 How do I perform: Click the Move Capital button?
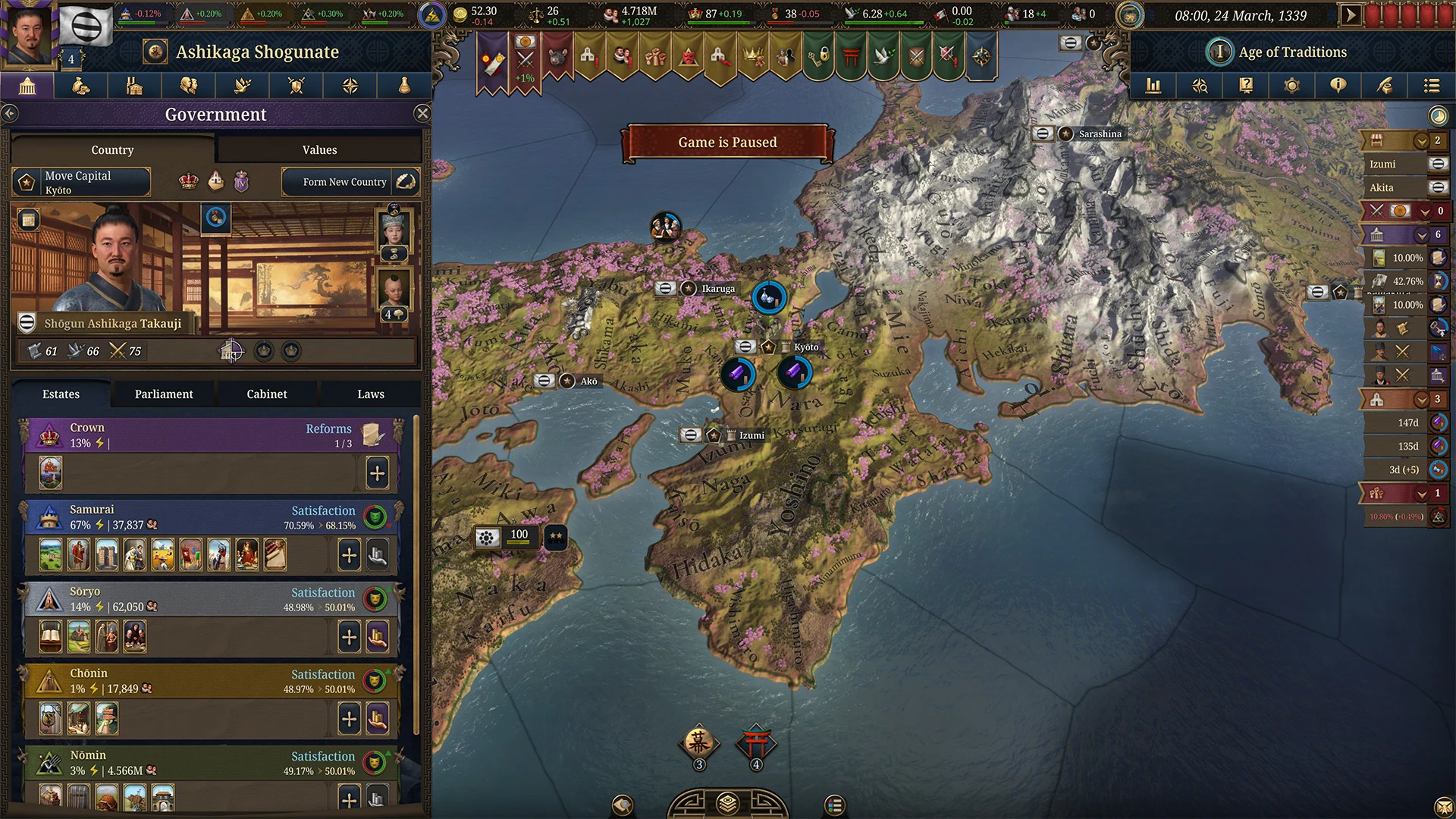(x=81, y=182)
